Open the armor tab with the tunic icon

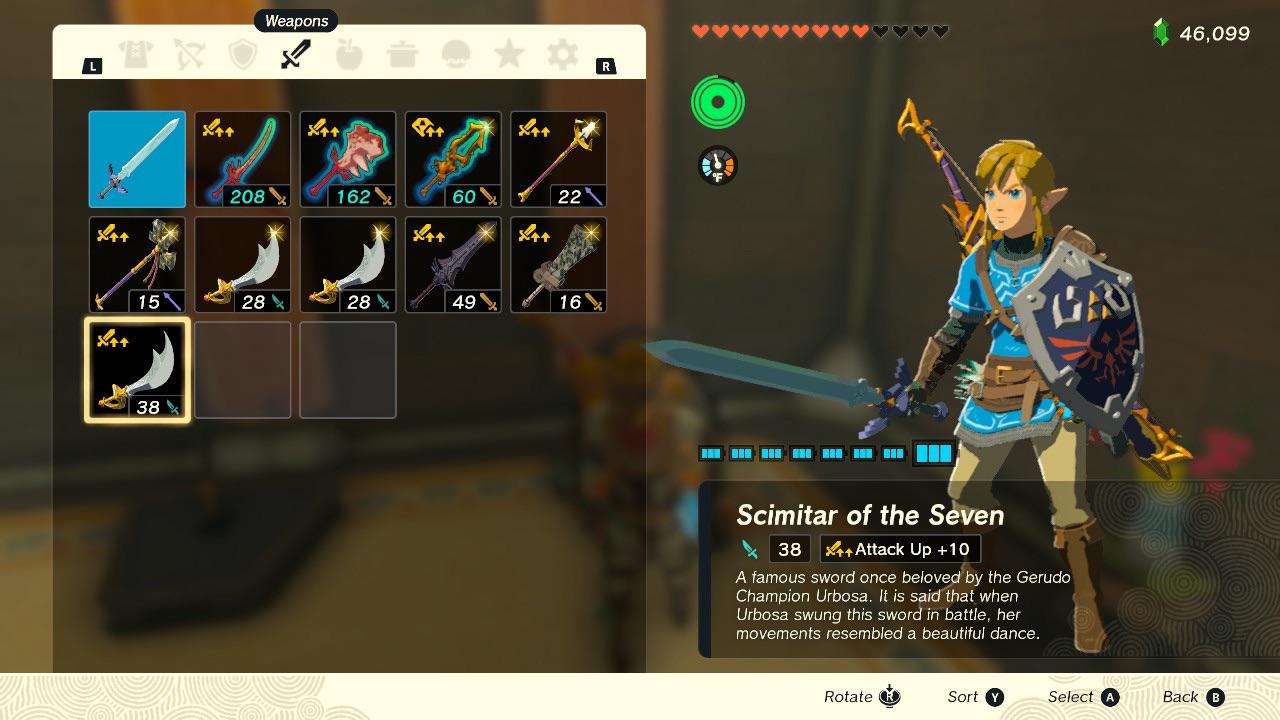pos(137,55)
